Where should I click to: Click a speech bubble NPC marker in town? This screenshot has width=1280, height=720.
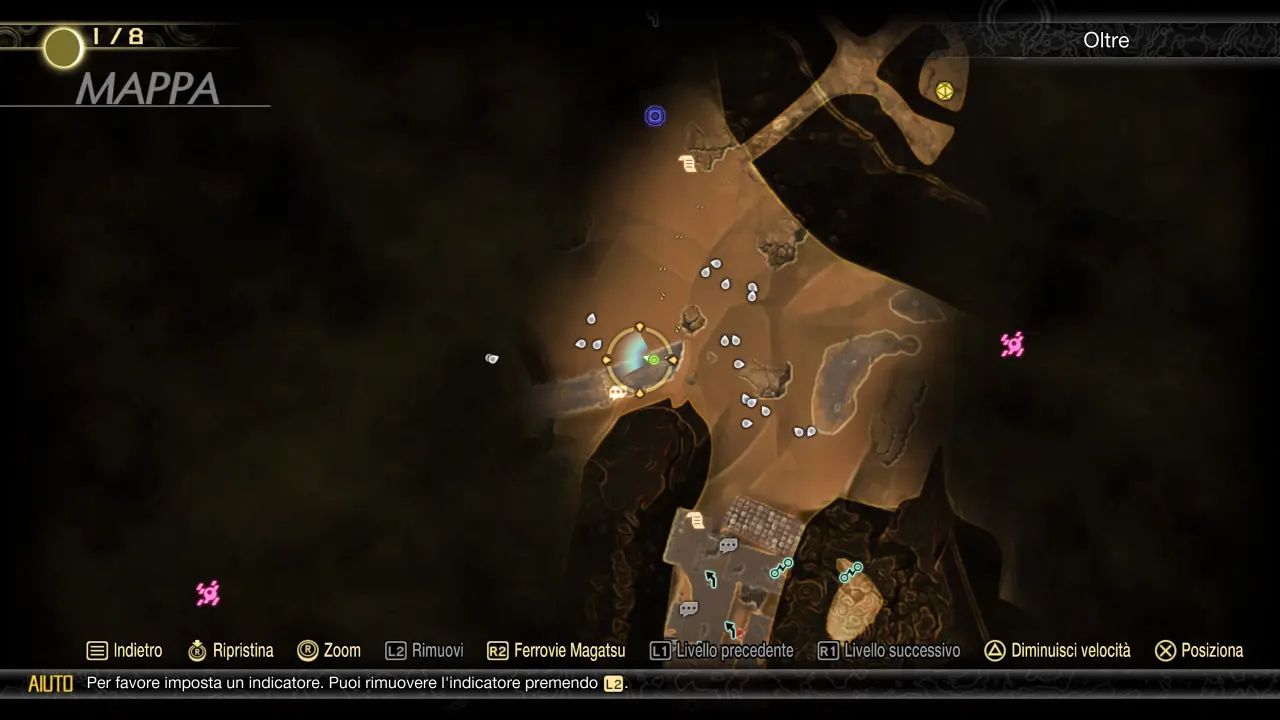(729, 545)
